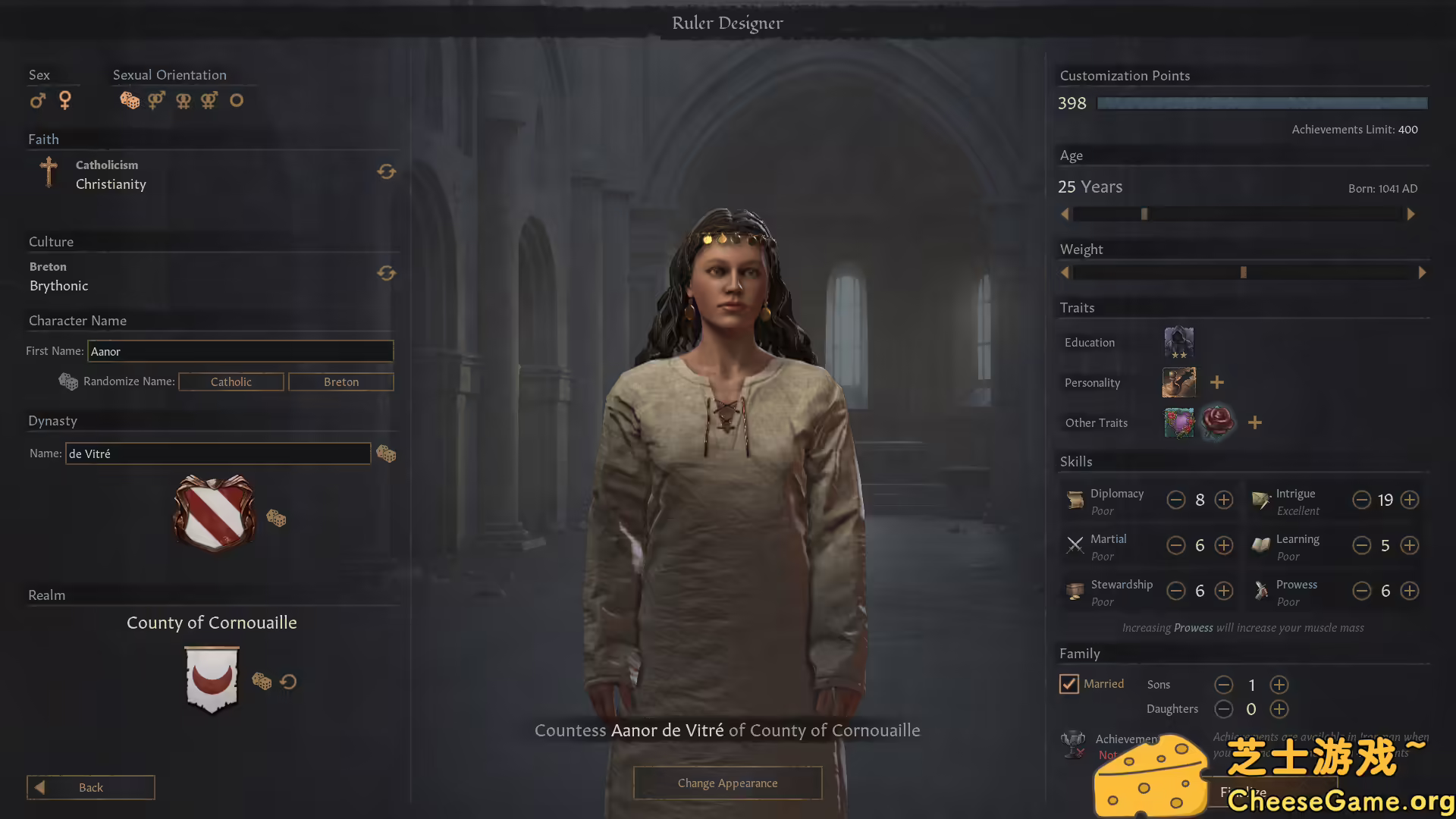
Task: Click the random sexual orientation dice
Action: (x=129, y=100)
